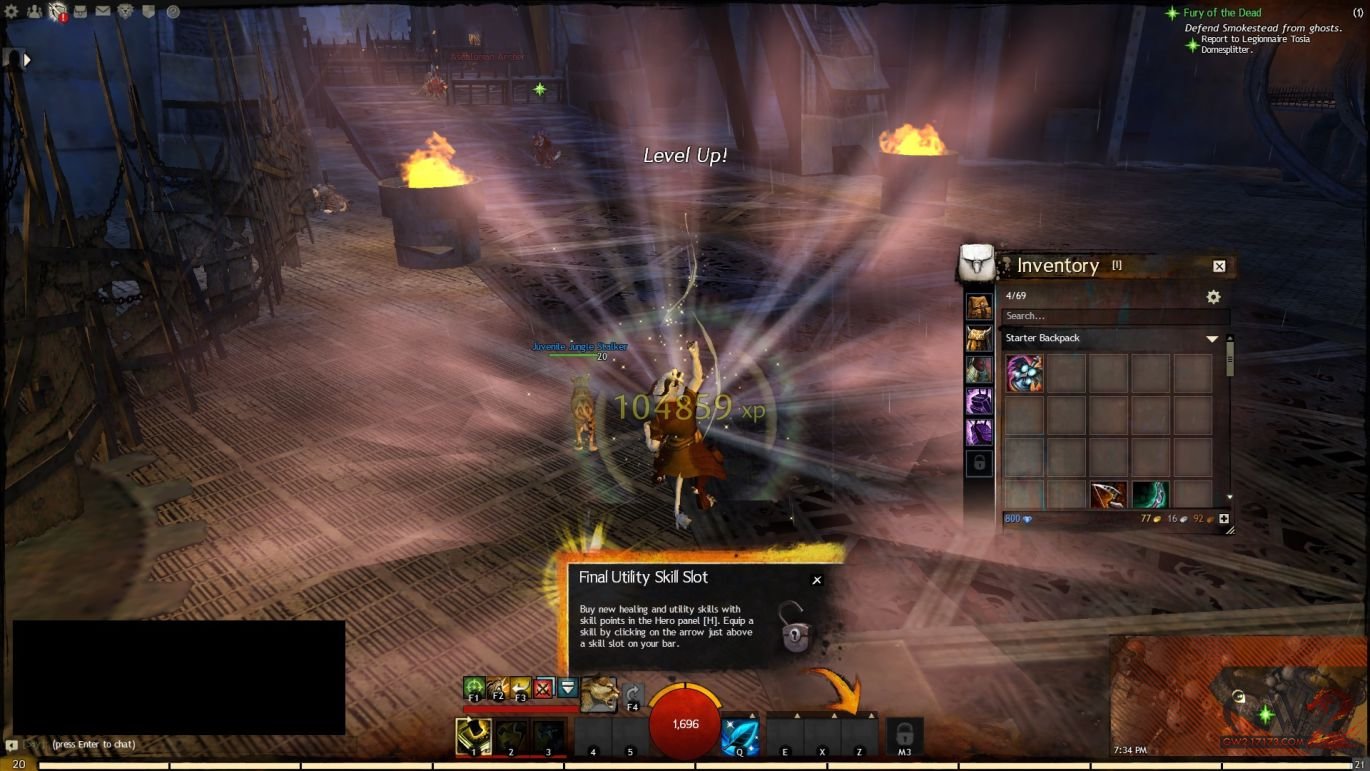Open the Hero panel with alert badge

pos(58,12)
